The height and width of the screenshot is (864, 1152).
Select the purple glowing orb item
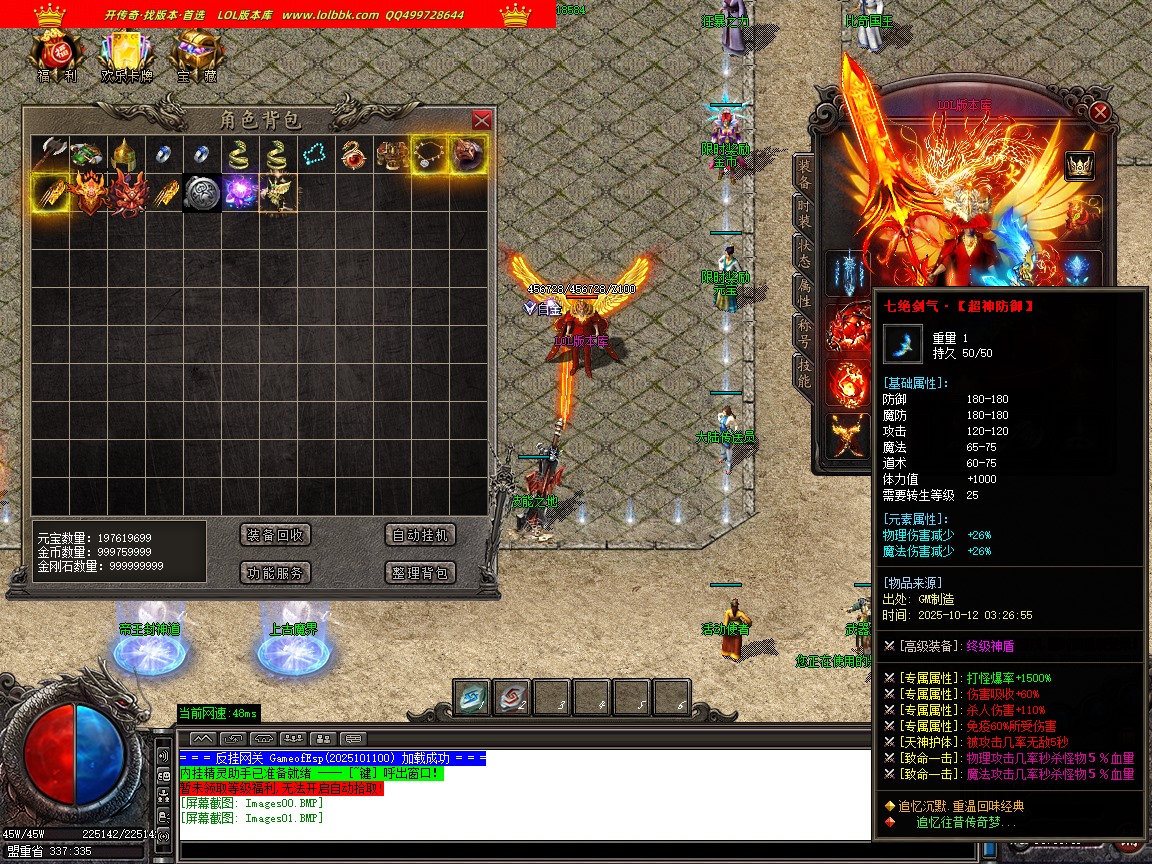pos(239,192)
